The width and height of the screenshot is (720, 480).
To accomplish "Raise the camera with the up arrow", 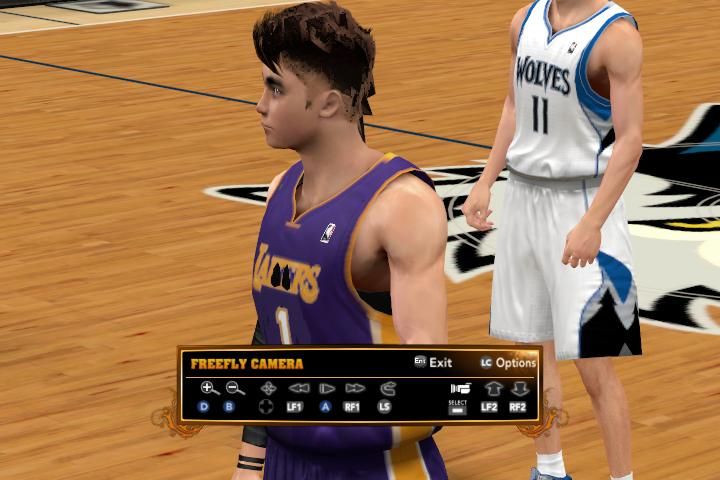I will point(492,388).
